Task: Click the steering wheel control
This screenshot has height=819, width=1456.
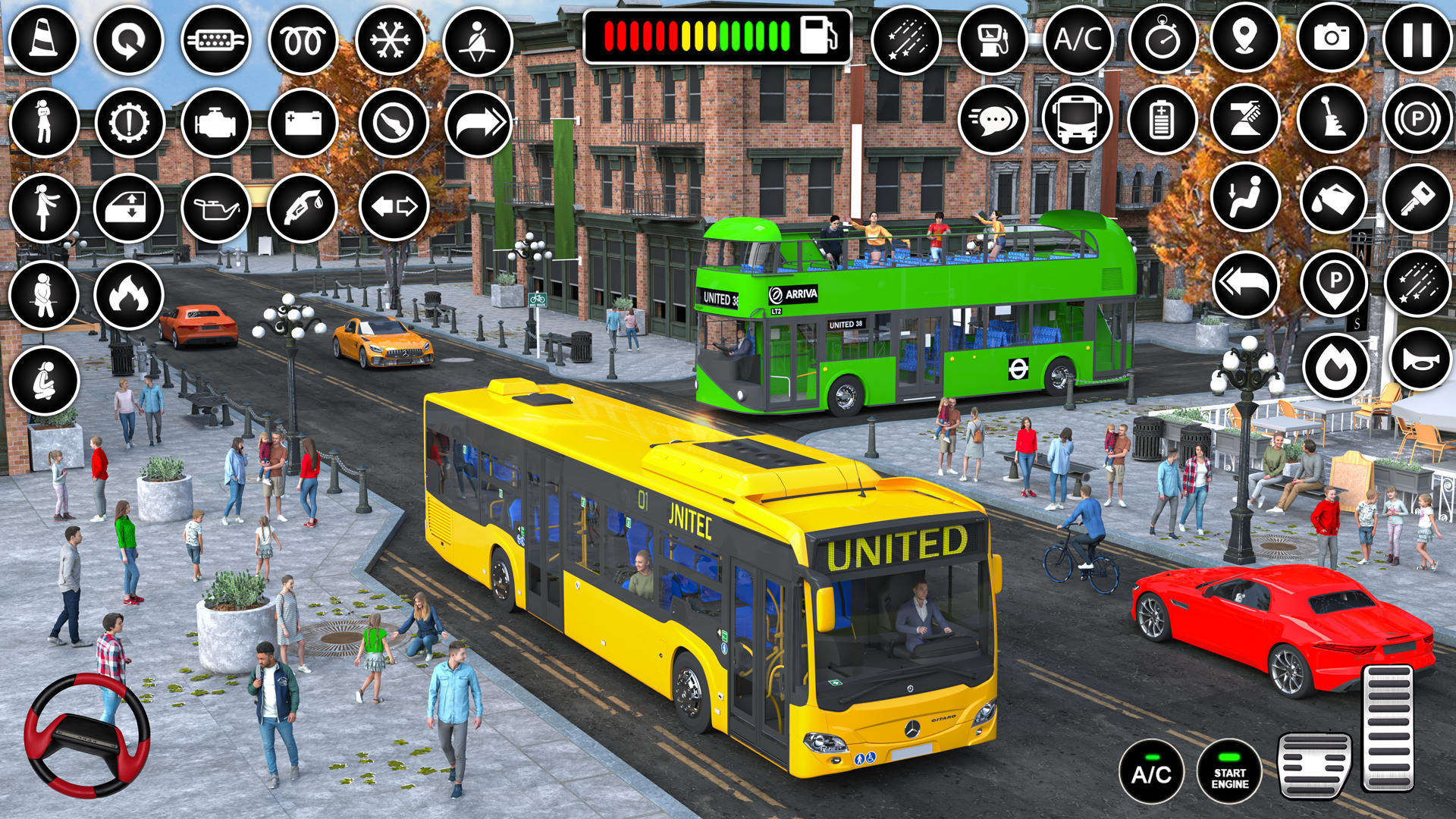Action: (86, 734)
